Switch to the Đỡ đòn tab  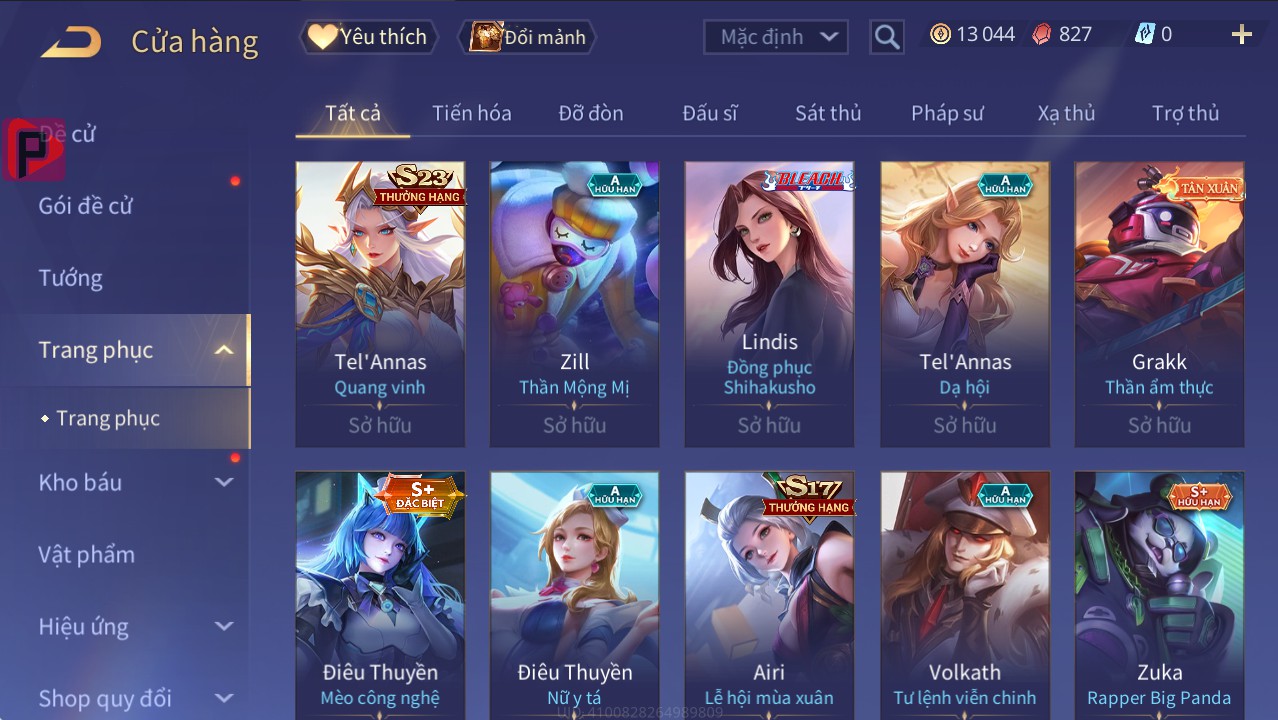590,113
